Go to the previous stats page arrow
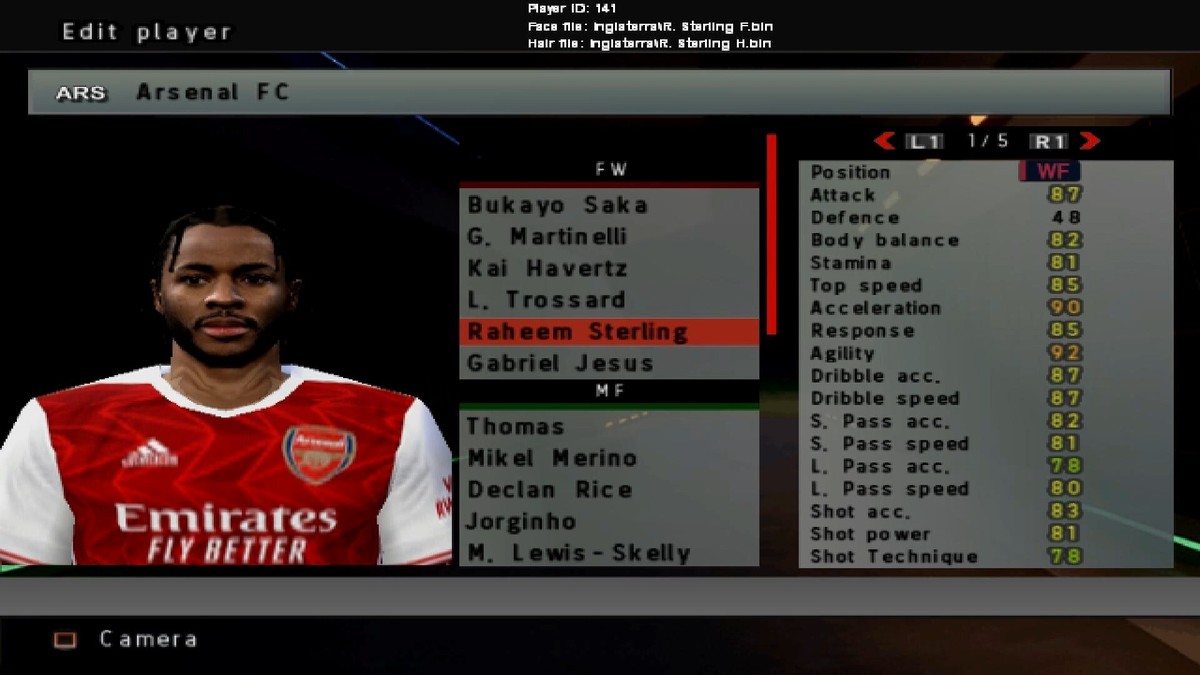The image size is (1200, 675). coord(884,141)
